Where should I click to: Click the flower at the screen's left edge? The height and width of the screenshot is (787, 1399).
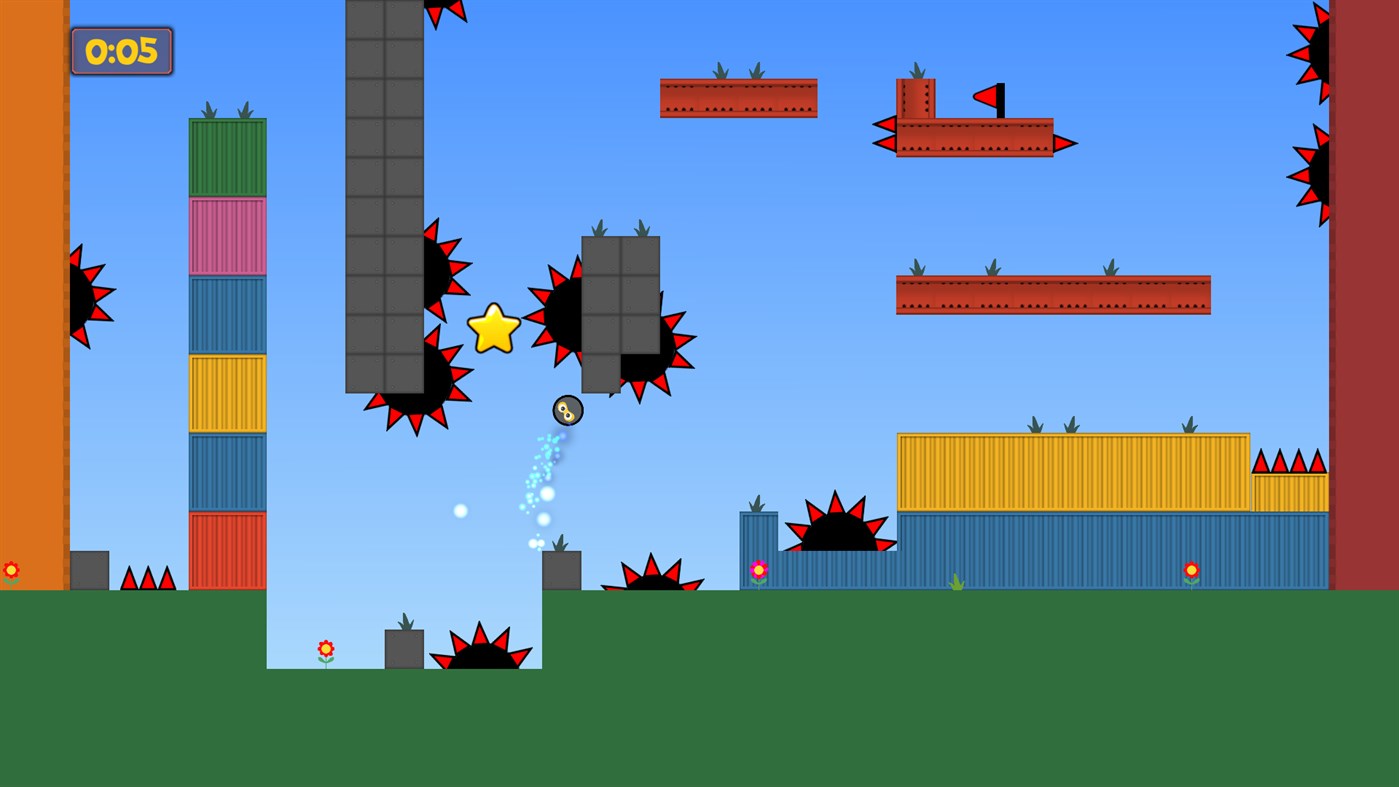10,569
